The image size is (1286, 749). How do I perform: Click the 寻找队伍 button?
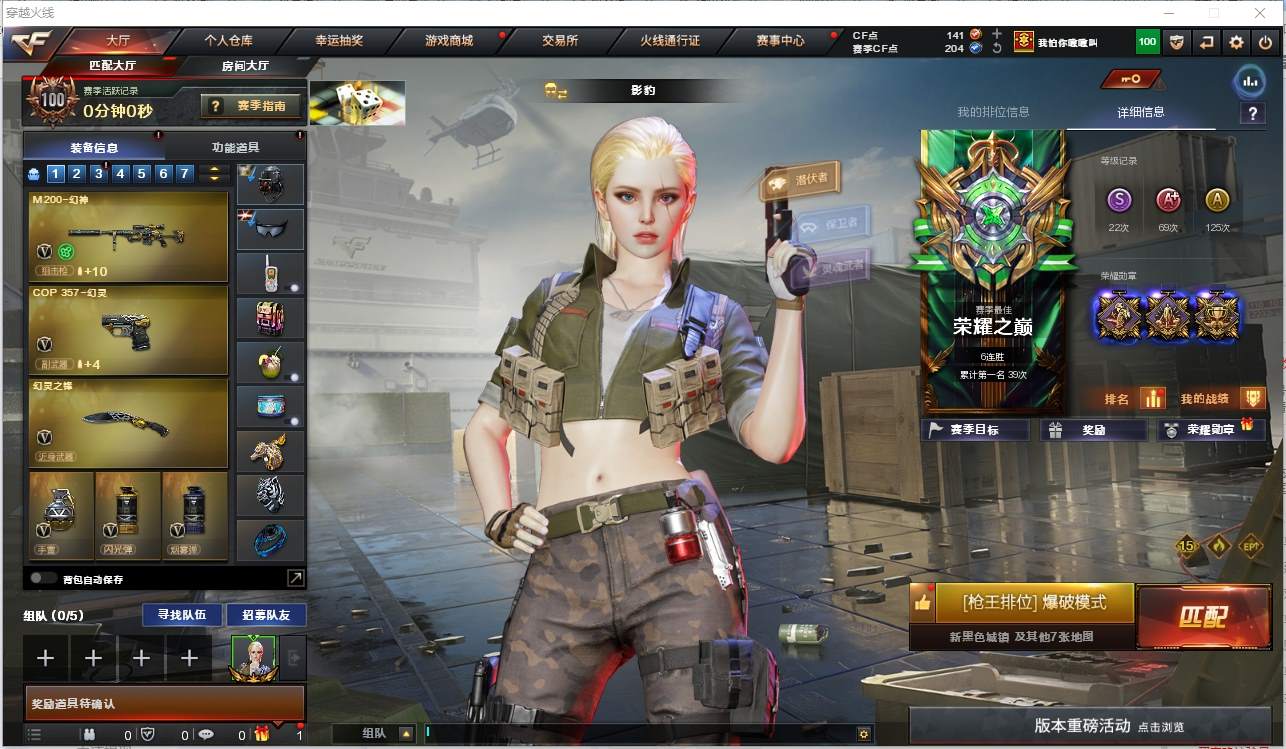pos(175,614)
